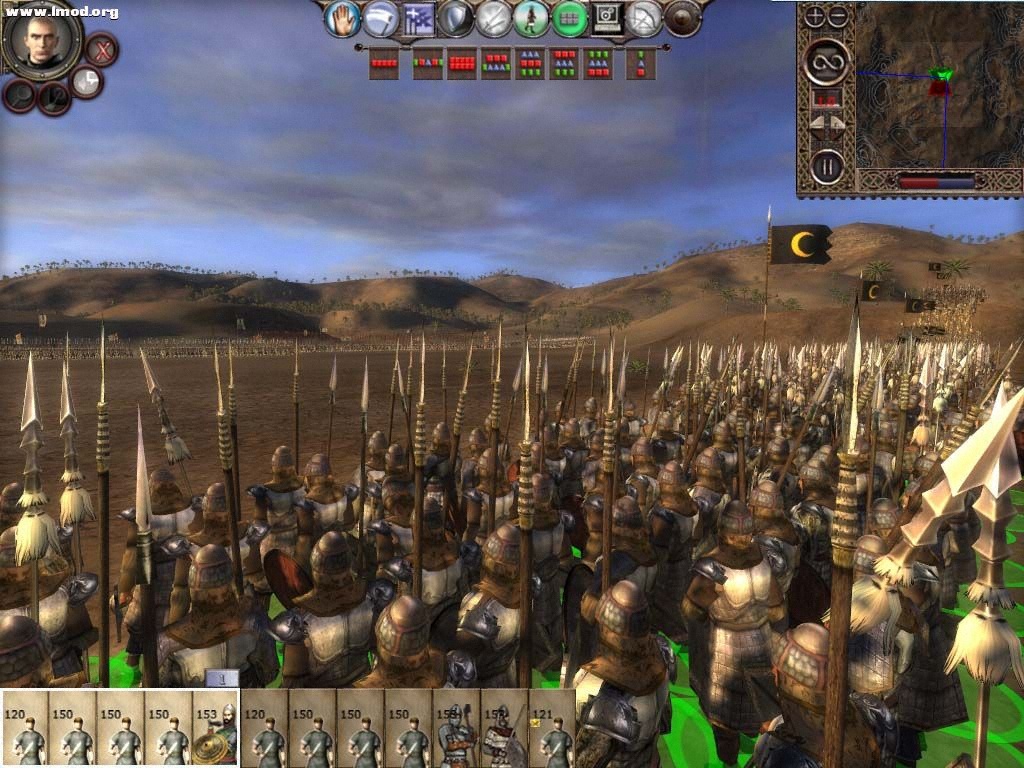Click the round wooden shield button
The image size is (1024, 768).
coord(683,18)
